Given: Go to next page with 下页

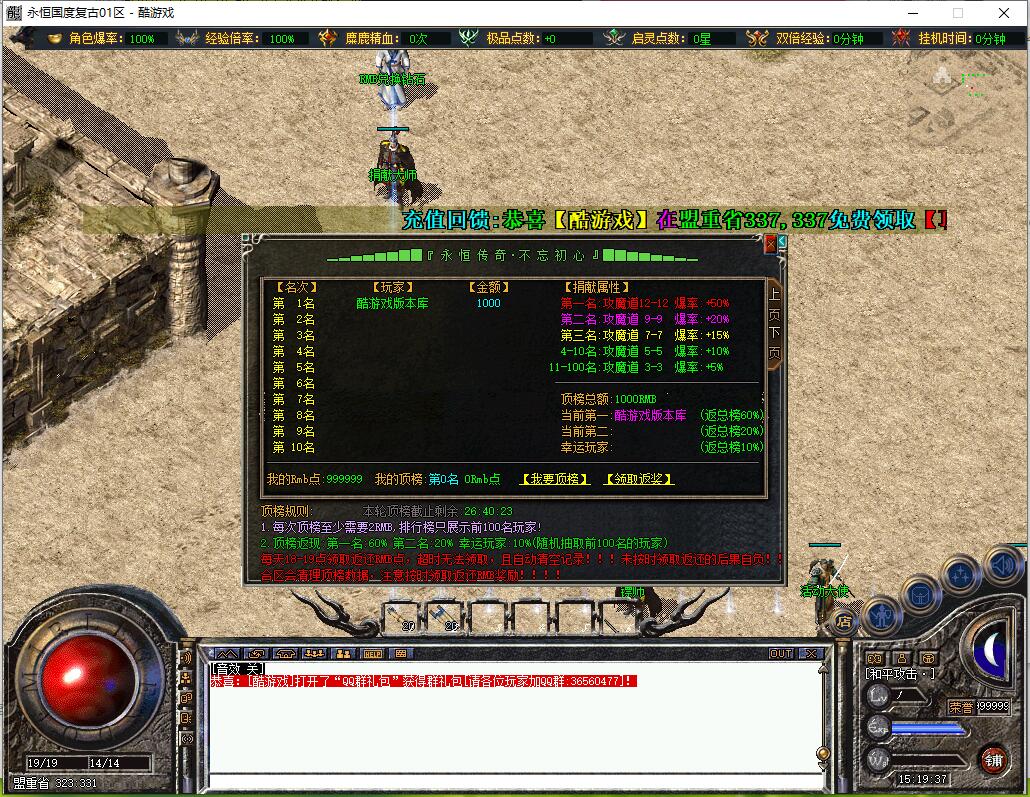Looking at the screenshot, I should (x=774, y=342).
